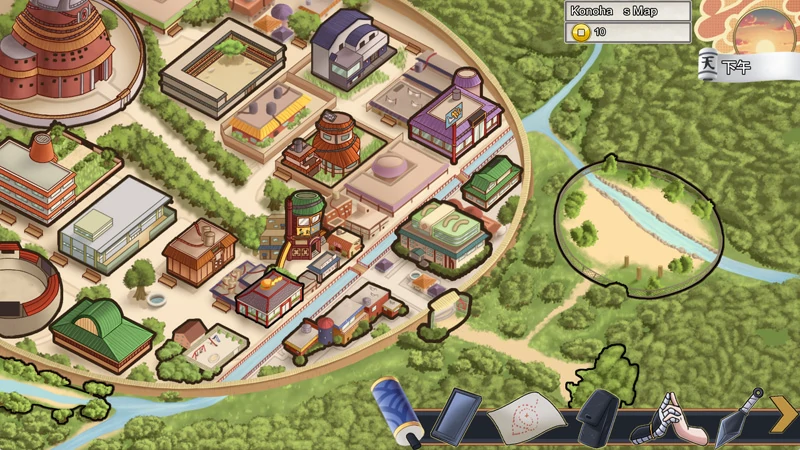Open the dark tablet device icon
The width and height of the screenshot is (800, 450).
coord(456,414)
